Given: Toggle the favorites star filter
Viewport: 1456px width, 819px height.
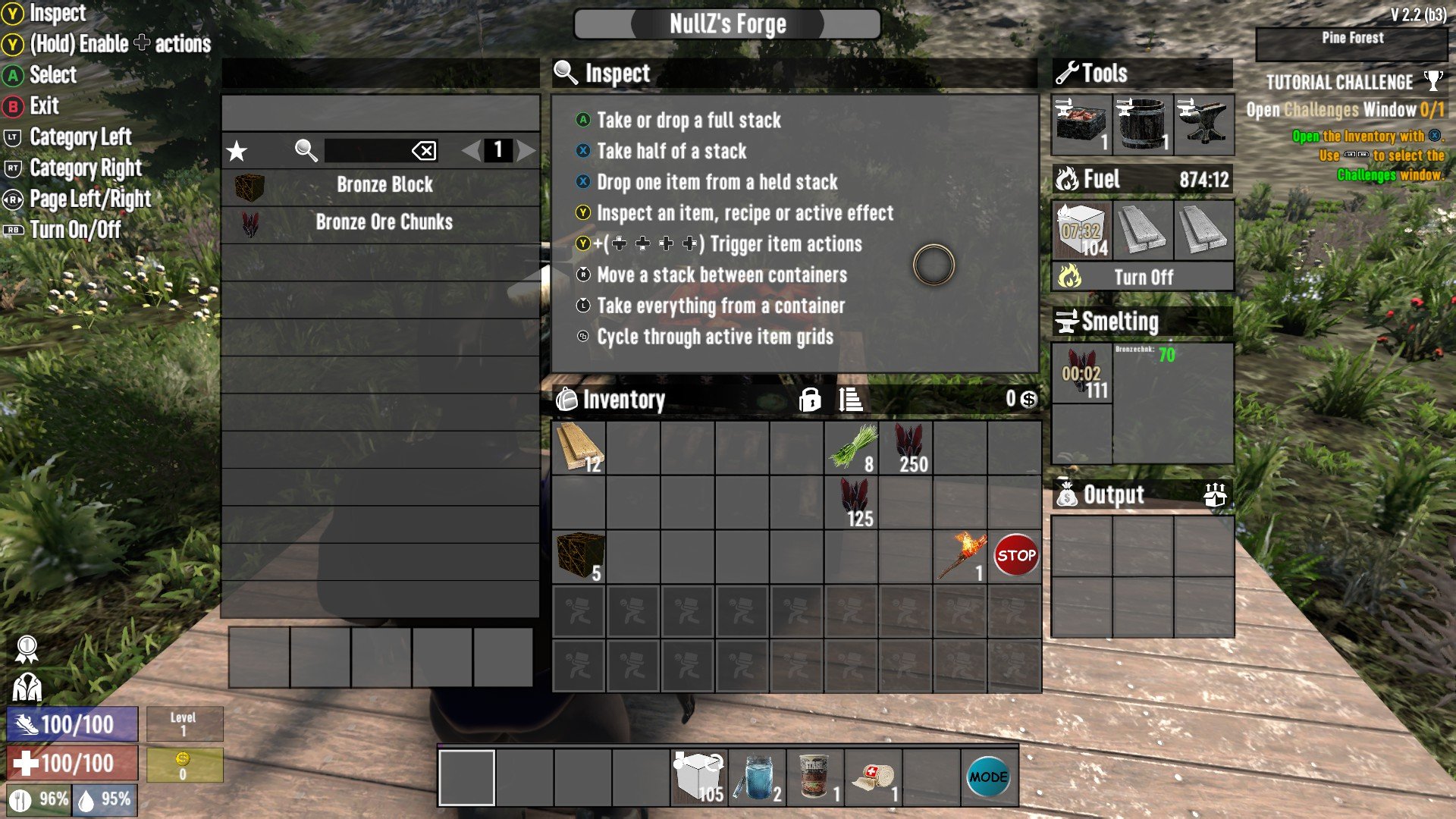Looking at the screenshot, I should point(237,151).
